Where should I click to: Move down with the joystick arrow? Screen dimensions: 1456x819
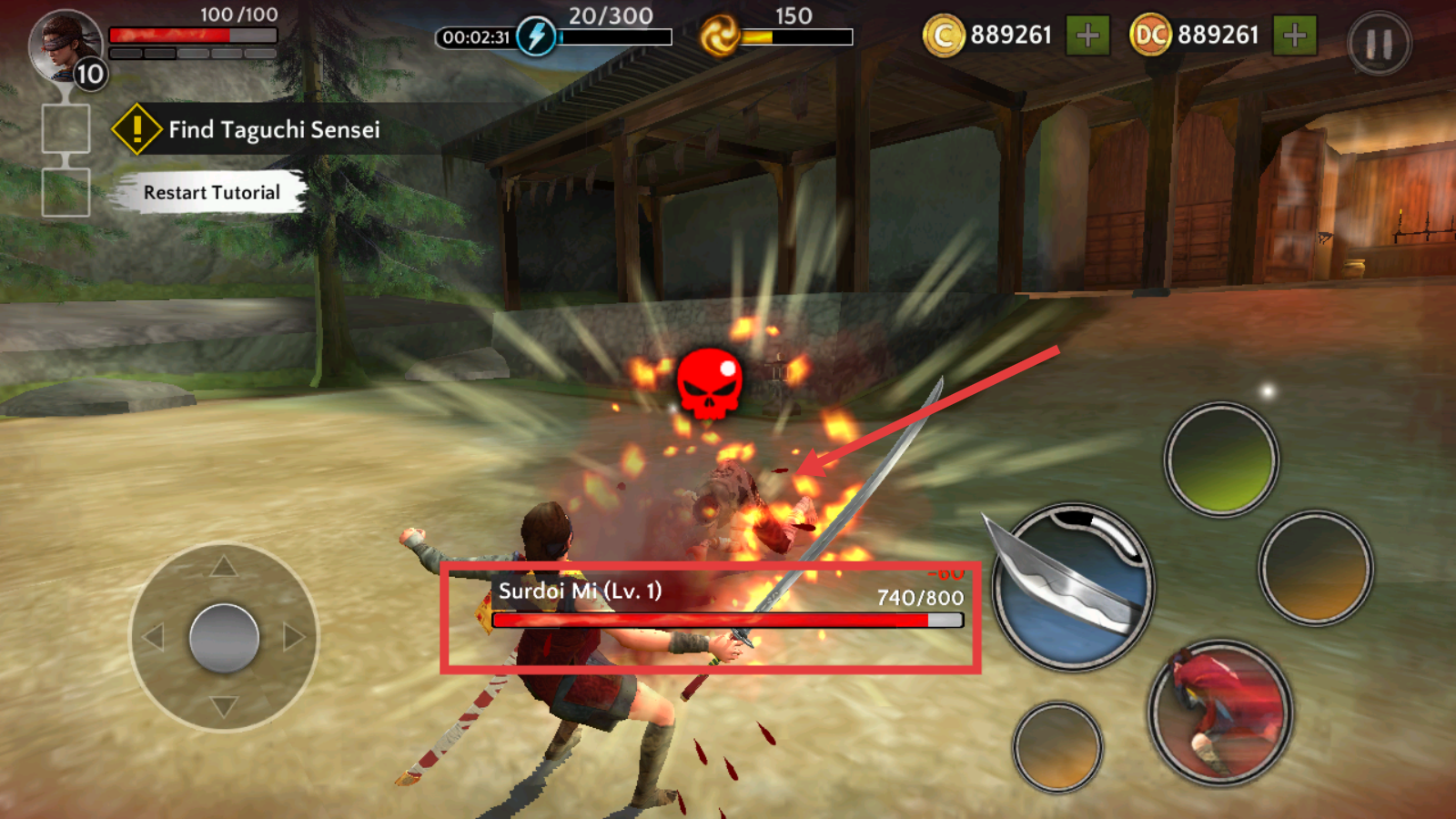pyautogui.click(x=224, y=706)
